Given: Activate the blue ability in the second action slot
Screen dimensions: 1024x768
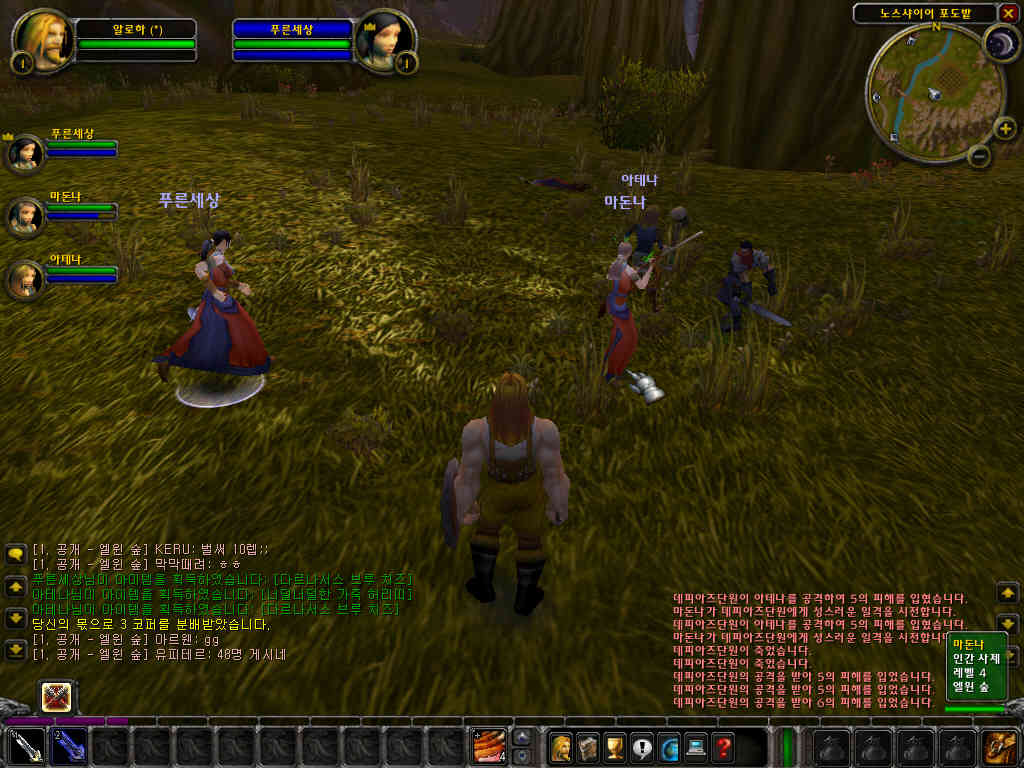Looking at the screenshot, I should [x=68, y=746].
